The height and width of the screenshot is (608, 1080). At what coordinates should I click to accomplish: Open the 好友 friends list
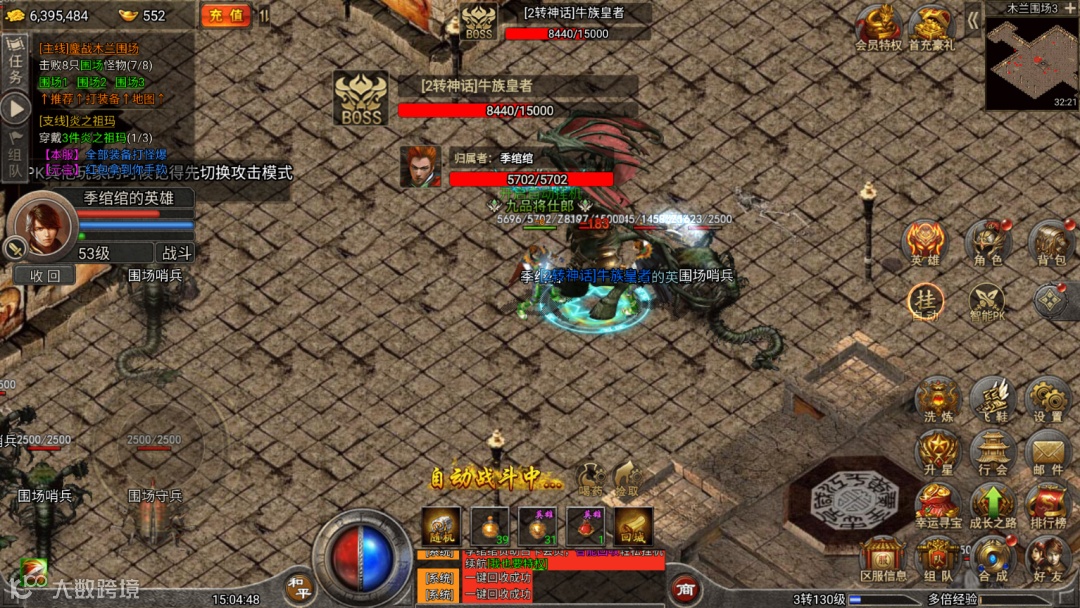coord(1048,560)
